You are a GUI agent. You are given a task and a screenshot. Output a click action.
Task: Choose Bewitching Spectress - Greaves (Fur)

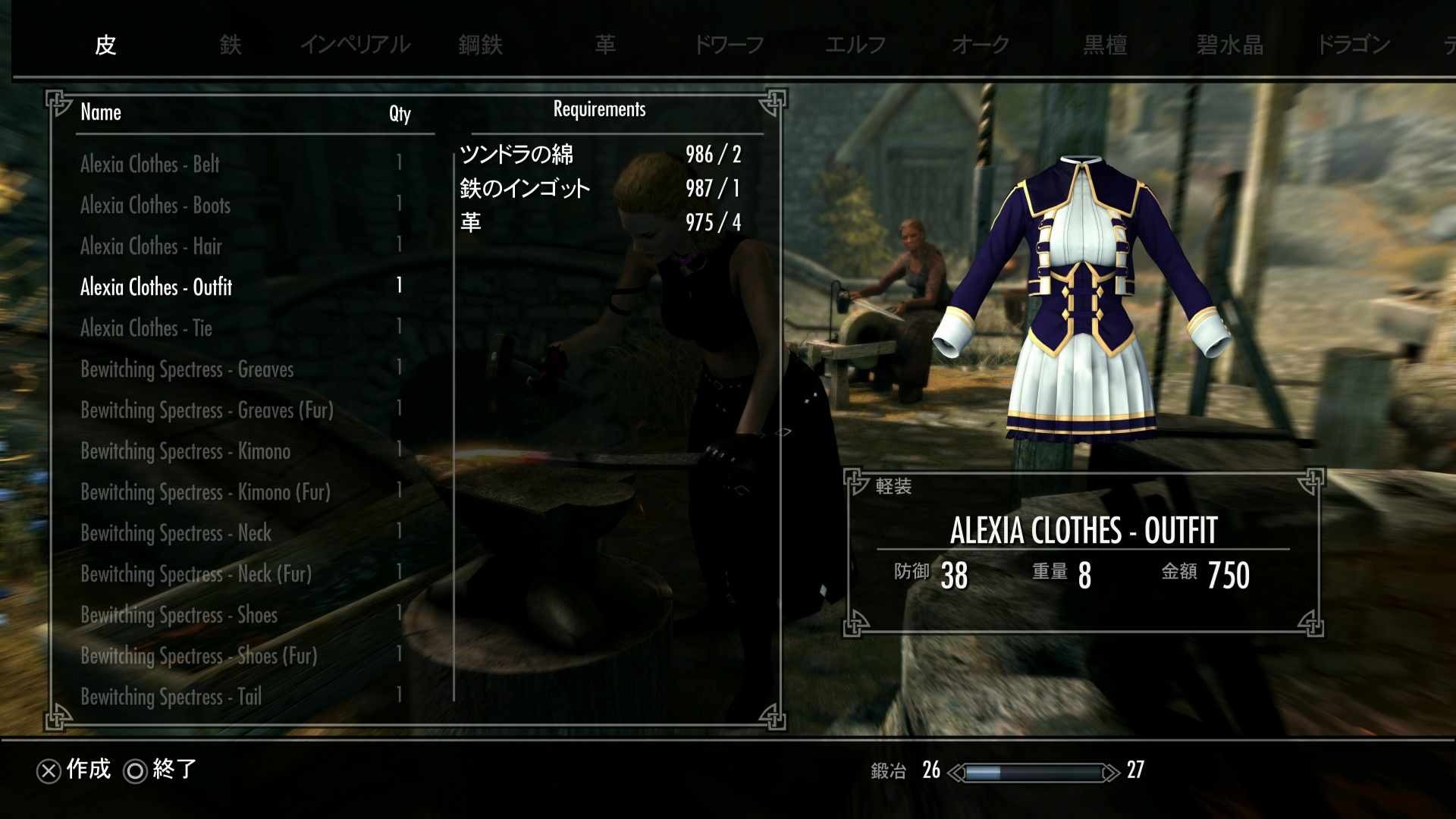pos(206,409)
